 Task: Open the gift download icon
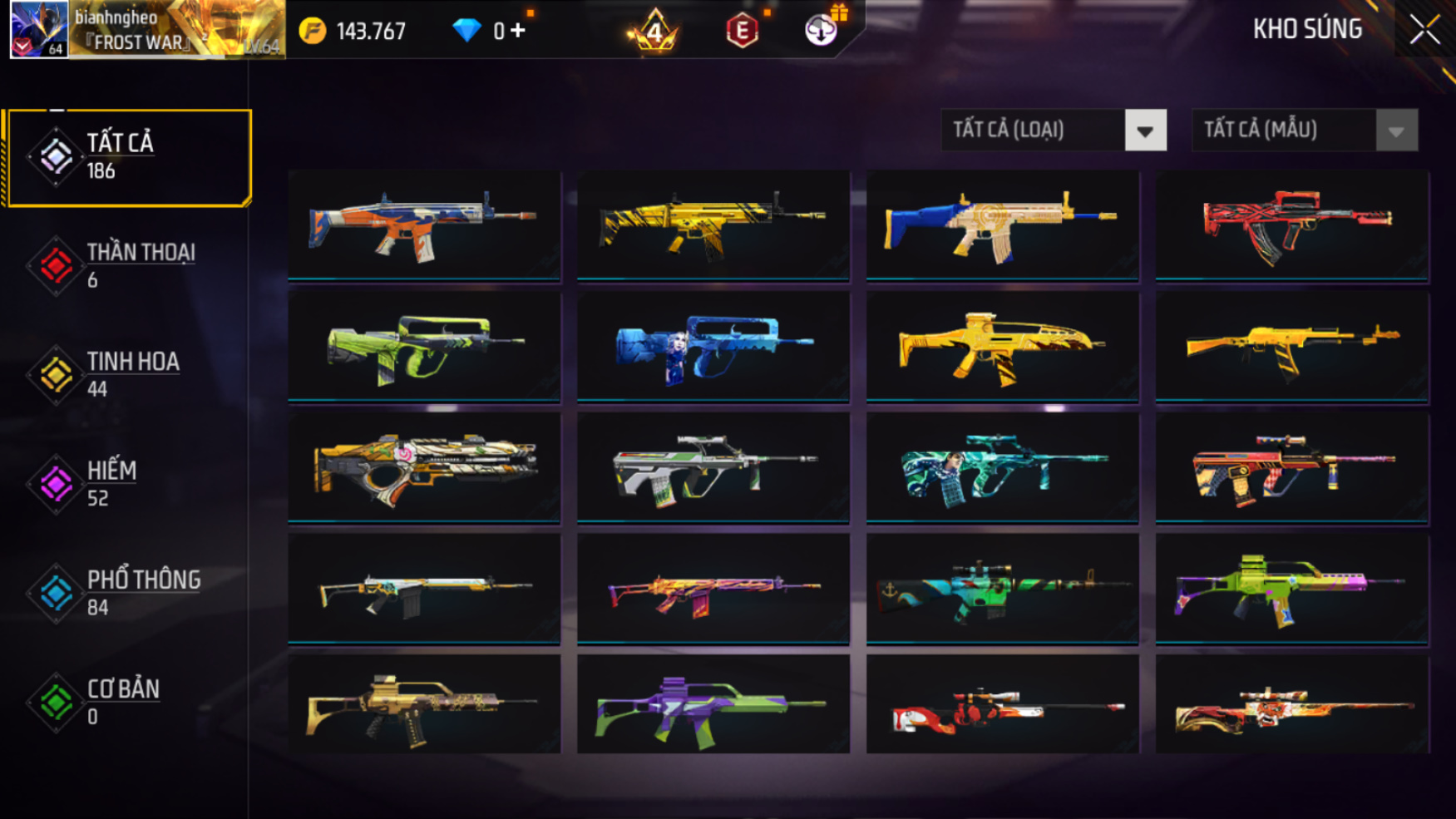pyautogui.click(x=822, y=30)
